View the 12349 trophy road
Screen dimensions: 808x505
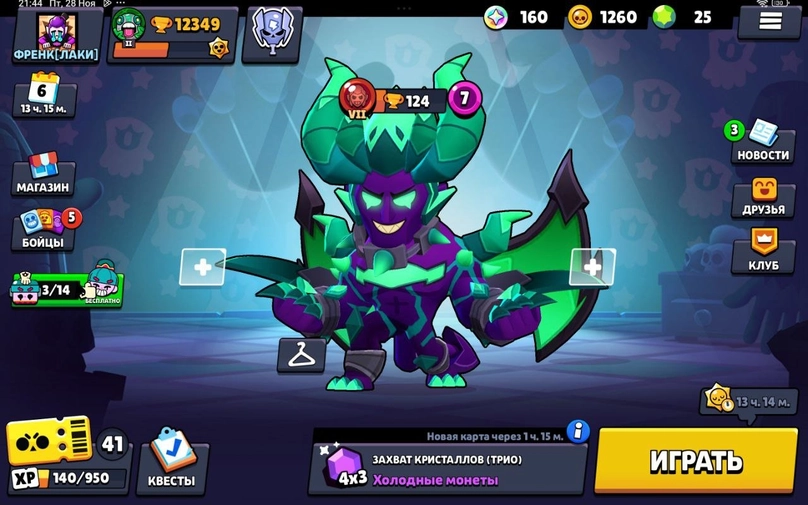point(174,33)
